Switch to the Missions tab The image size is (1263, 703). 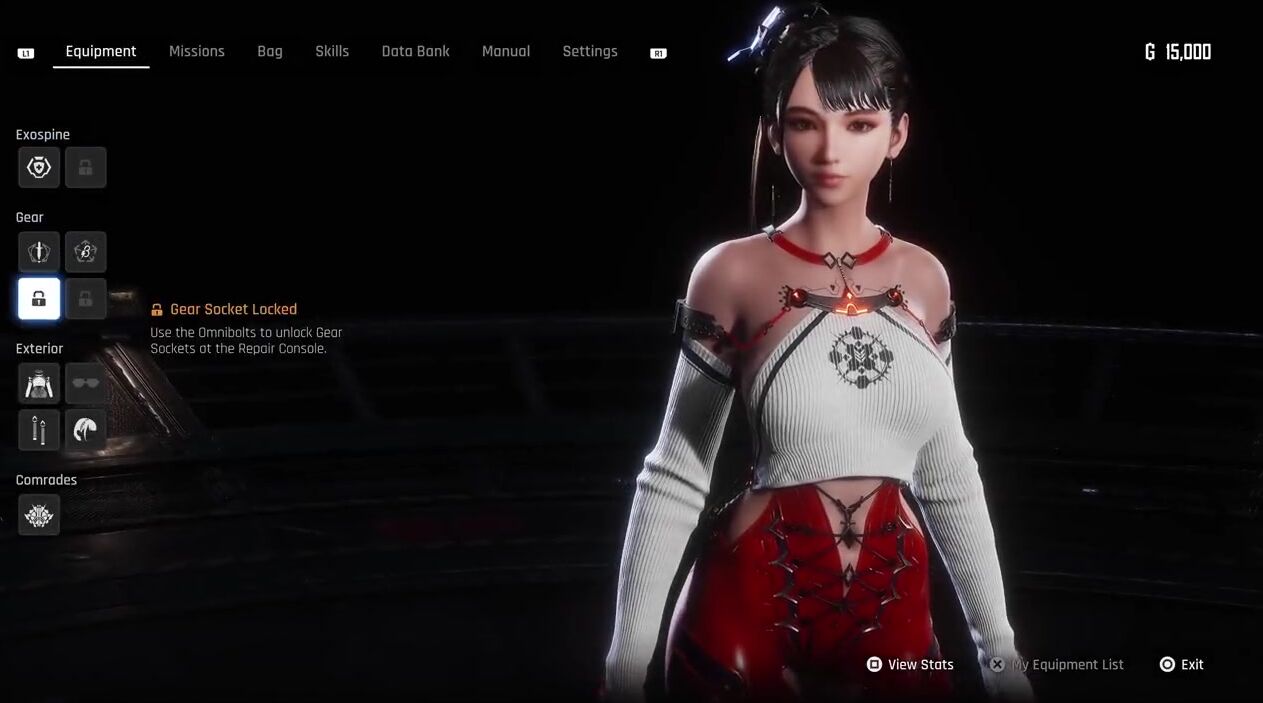click(196, 51)
